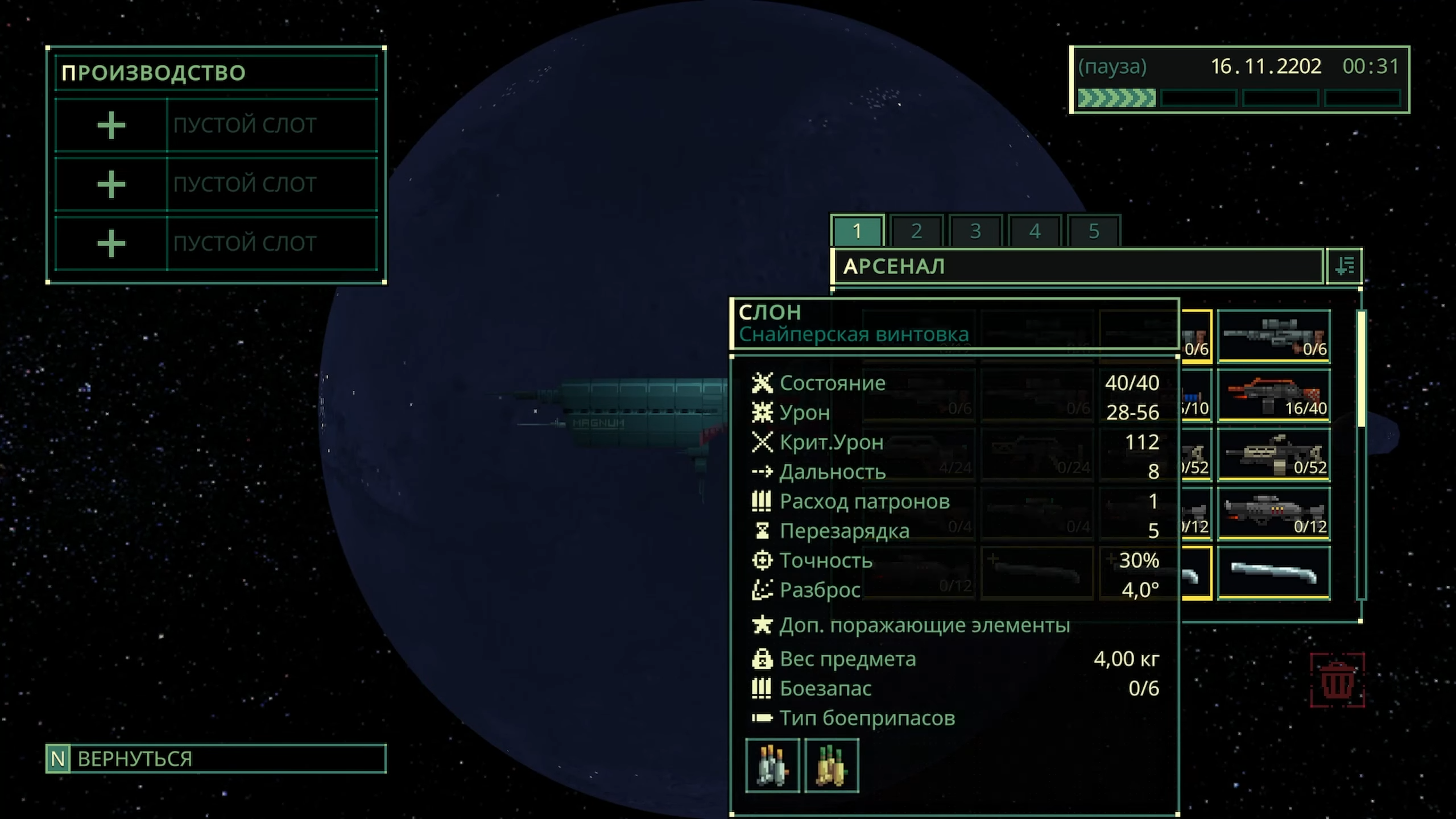This screenshot has height=819, width=1456.
Task: Switch to arsenal tab 2
Action: tap(916, 231)
